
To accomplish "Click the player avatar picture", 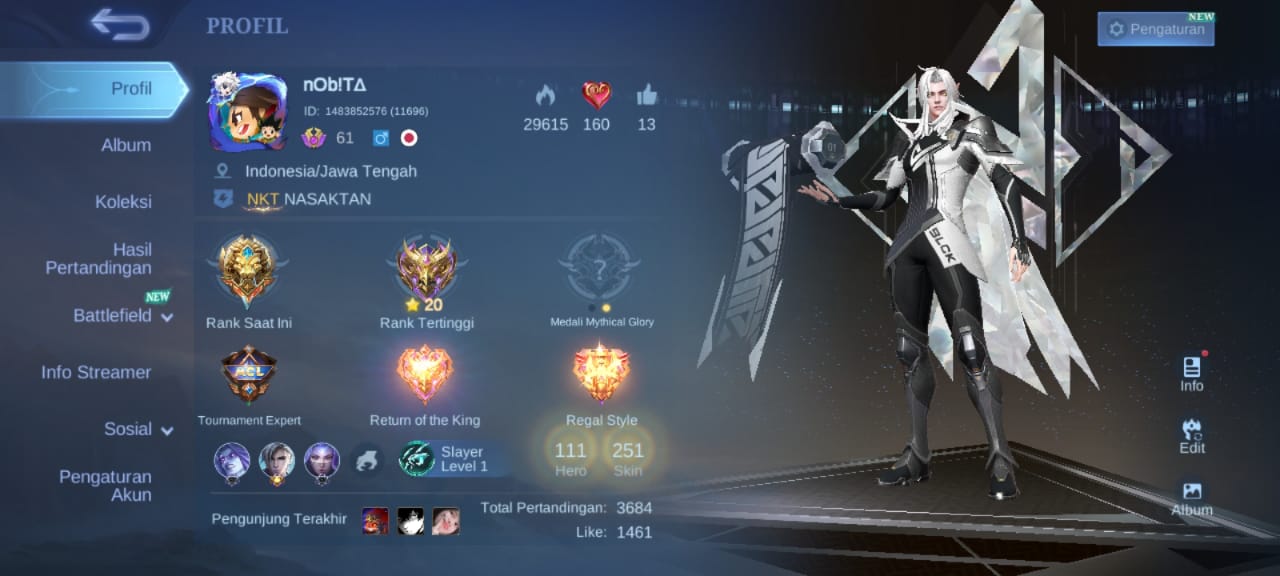I will (247, 111).
